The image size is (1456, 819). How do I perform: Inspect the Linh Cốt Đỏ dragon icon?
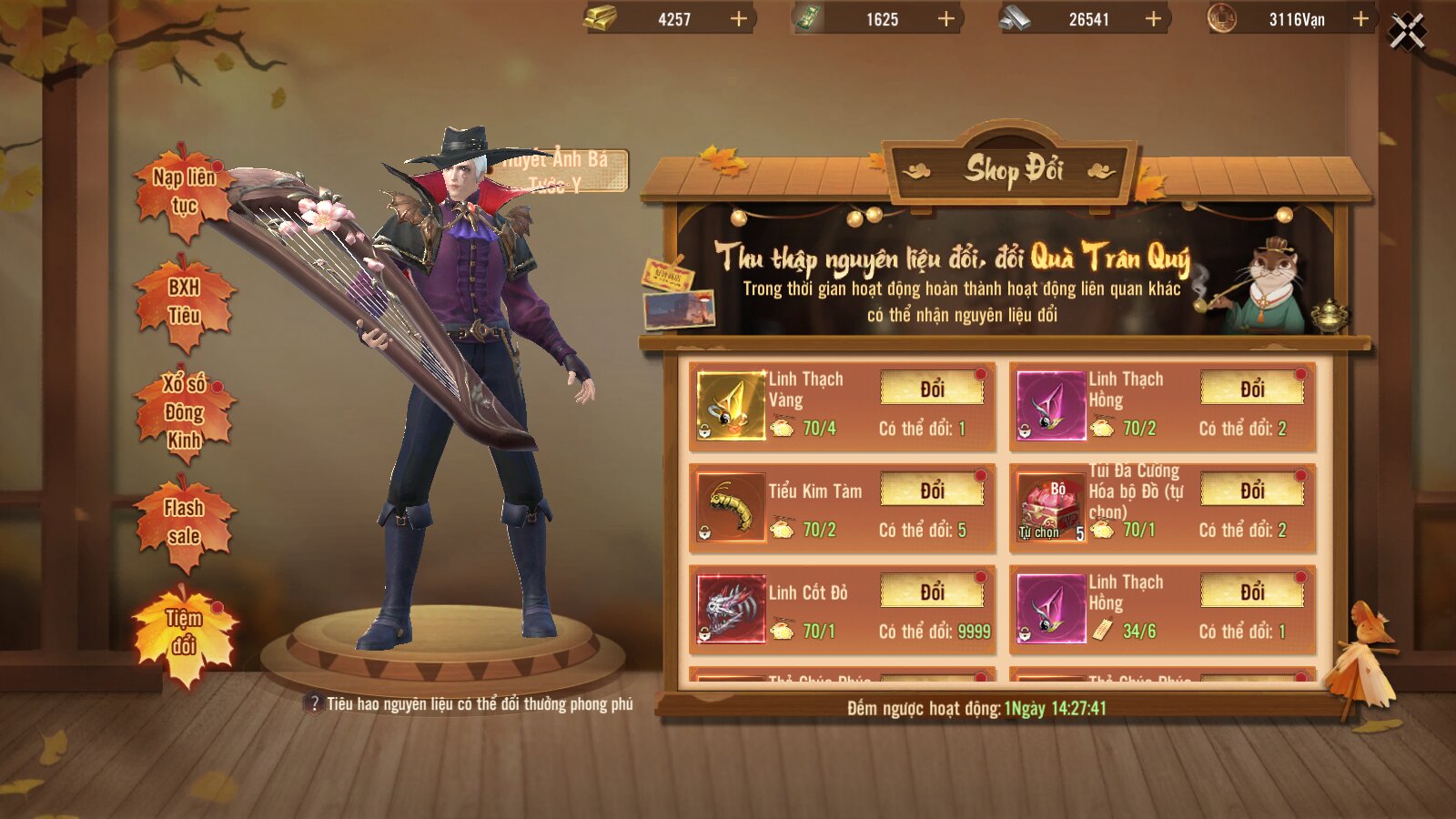731,609
